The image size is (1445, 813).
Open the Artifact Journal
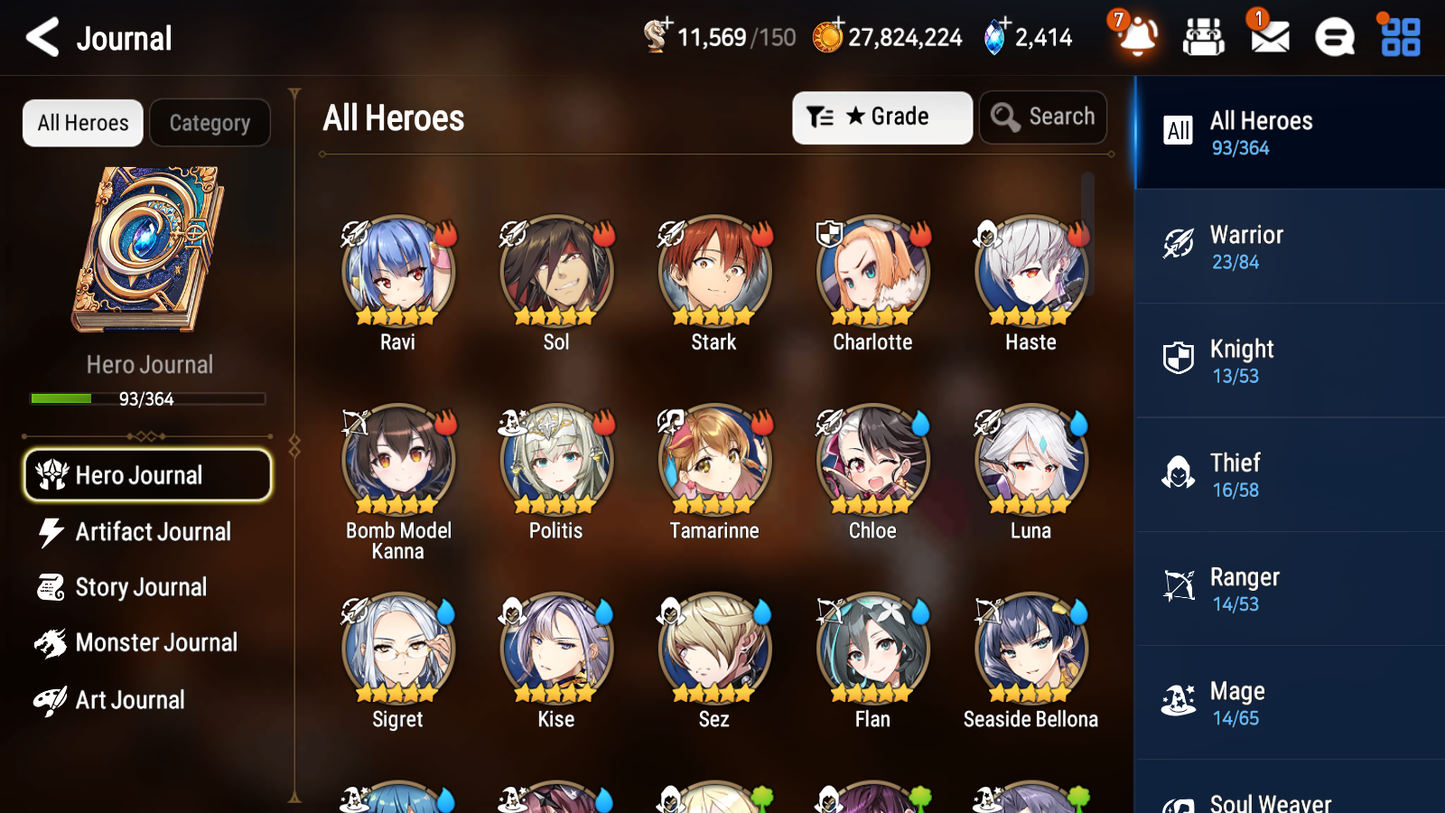pos(150,532)
